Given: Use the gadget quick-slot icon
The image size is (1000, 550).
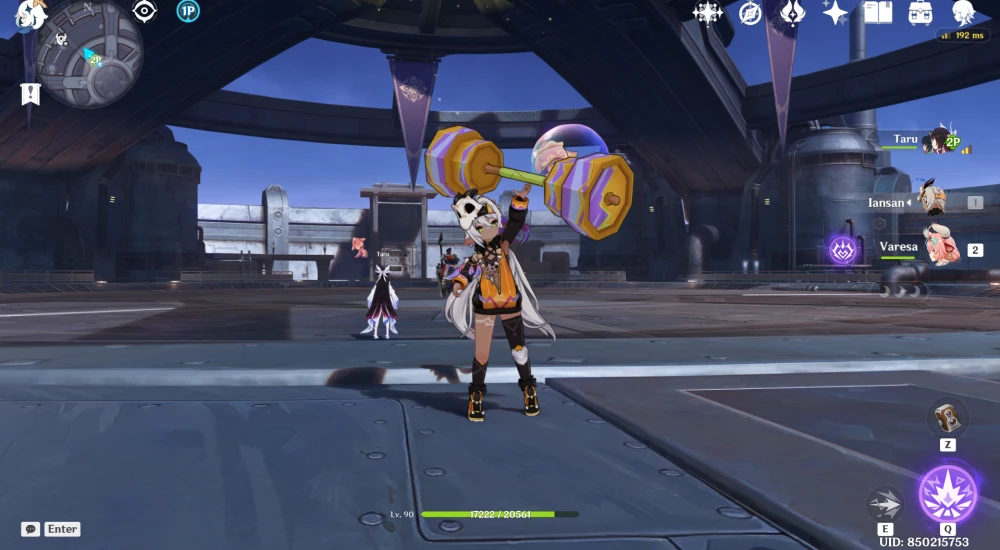Looking at the screenshot, I should click(x=946, y=417).
